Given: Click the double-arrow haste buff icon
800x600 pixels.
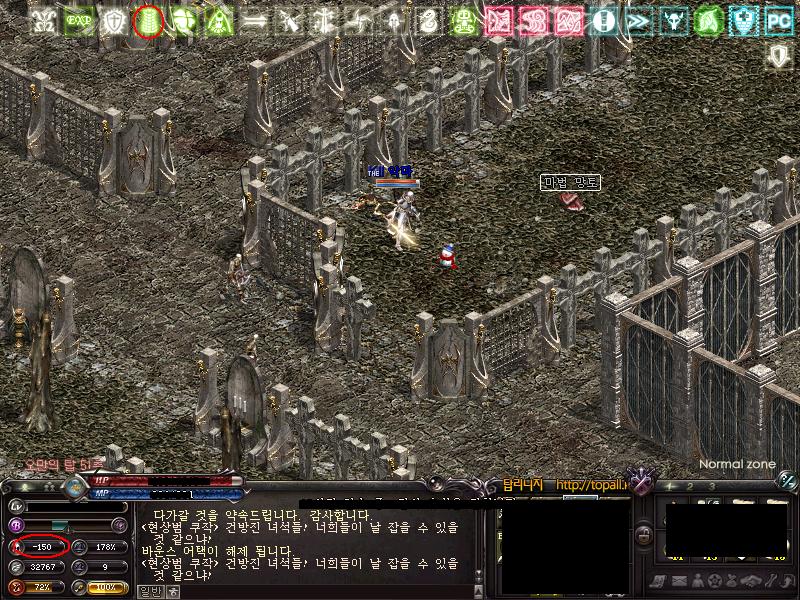Looking at the screenshot, I should click(x=638, y=19).
